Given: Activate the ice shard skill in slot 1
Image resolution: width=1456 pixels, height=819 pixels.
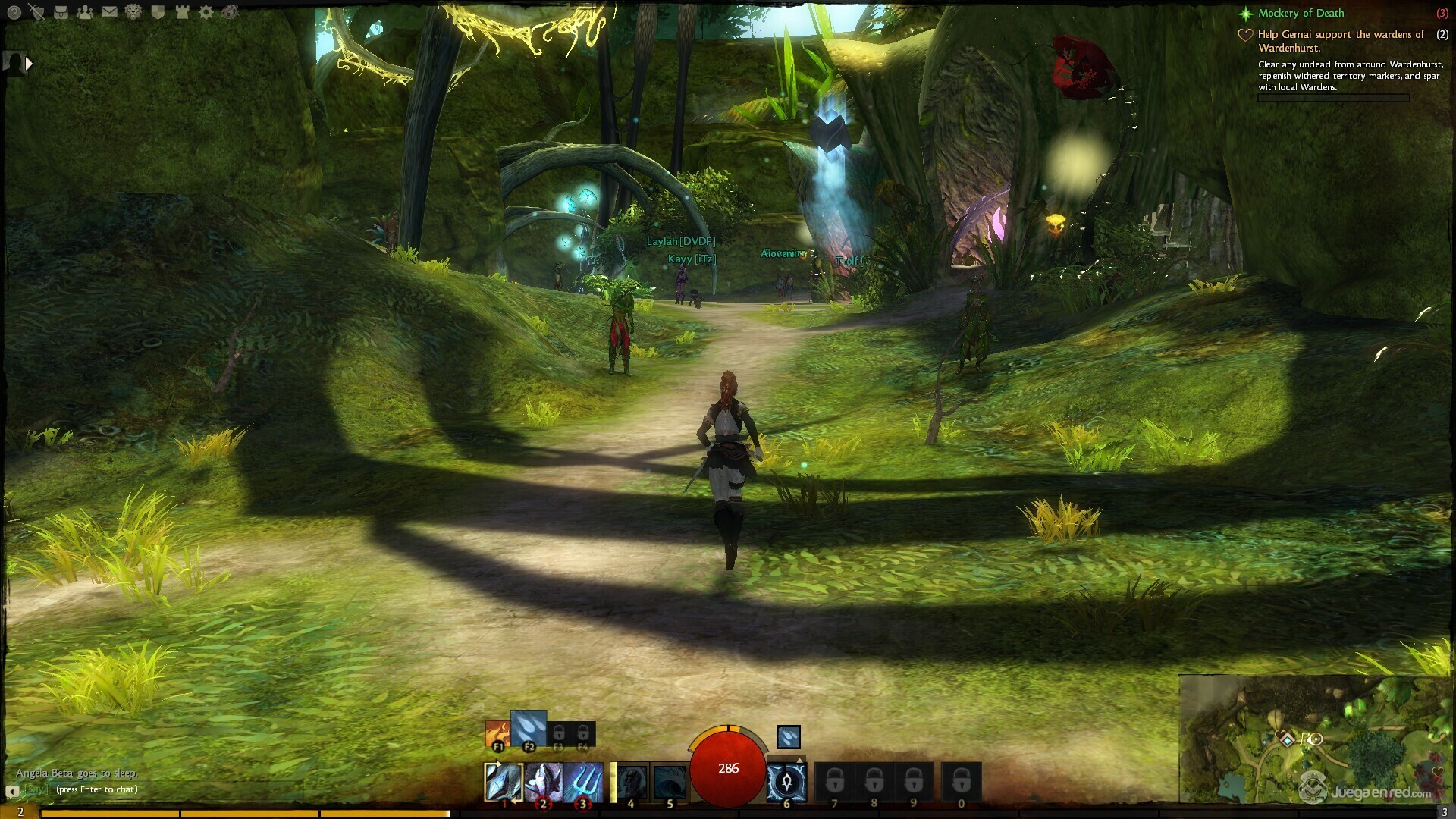Looking at the screenshot, I should pyautogui.click(x=504, y=782).
